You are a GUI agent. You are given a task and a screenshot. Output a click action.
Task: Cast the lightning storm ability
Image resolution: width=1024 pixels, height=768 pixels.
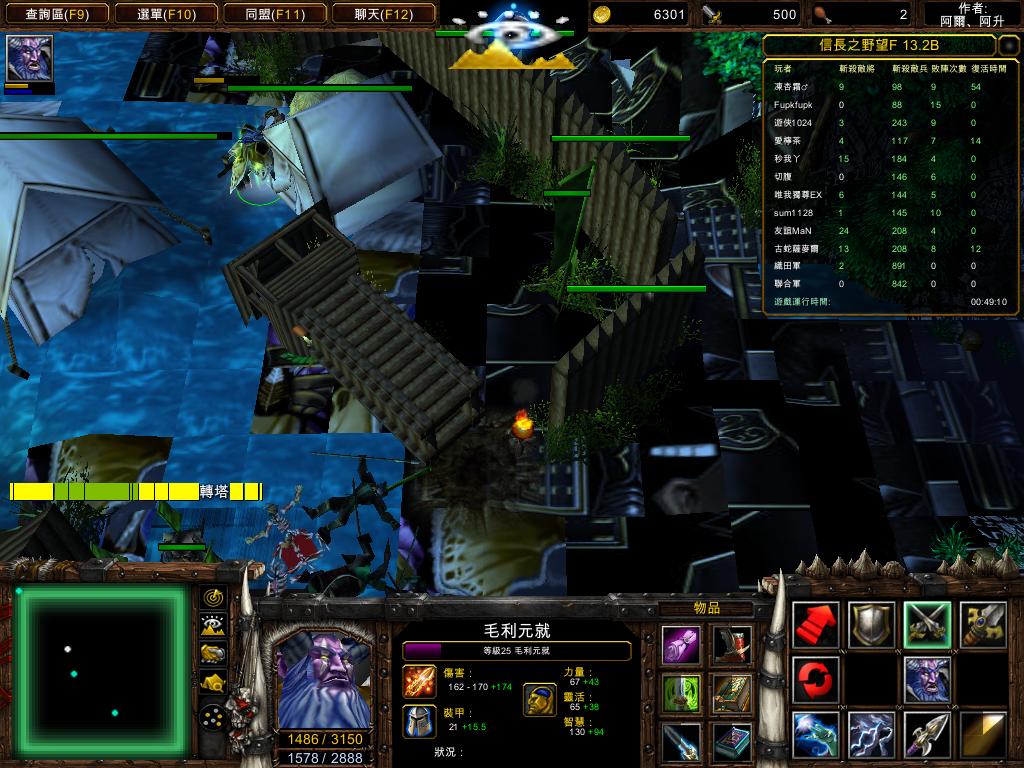coord(871,735)
